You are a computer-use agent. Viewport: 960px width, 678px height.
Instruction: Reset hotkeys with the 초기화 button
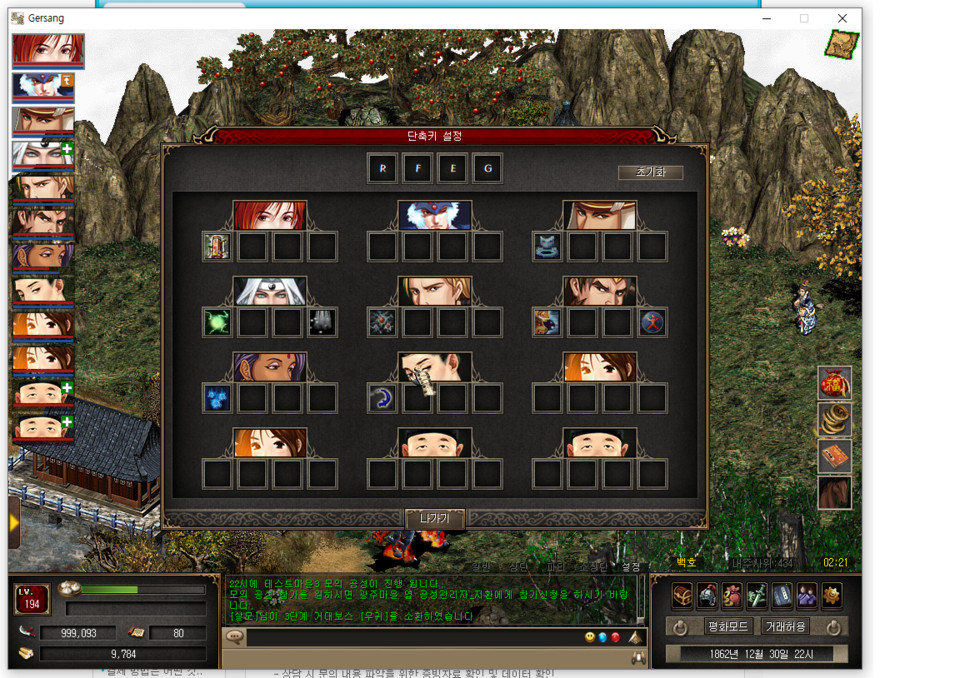pyautogui.click(x=650, y=172)
